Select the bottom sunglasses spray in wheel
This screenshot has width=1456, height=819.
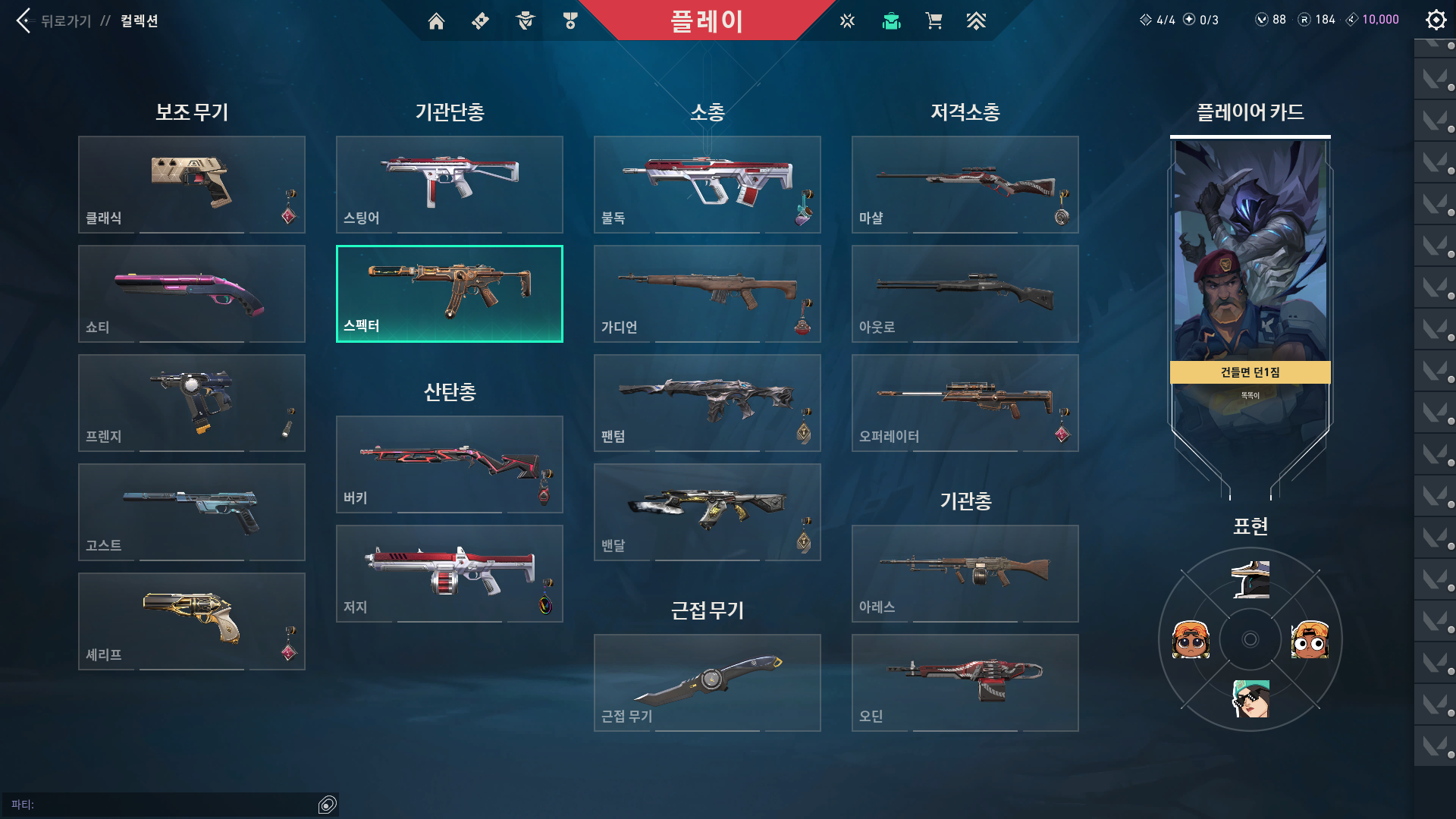click(x=1250, y=698)
